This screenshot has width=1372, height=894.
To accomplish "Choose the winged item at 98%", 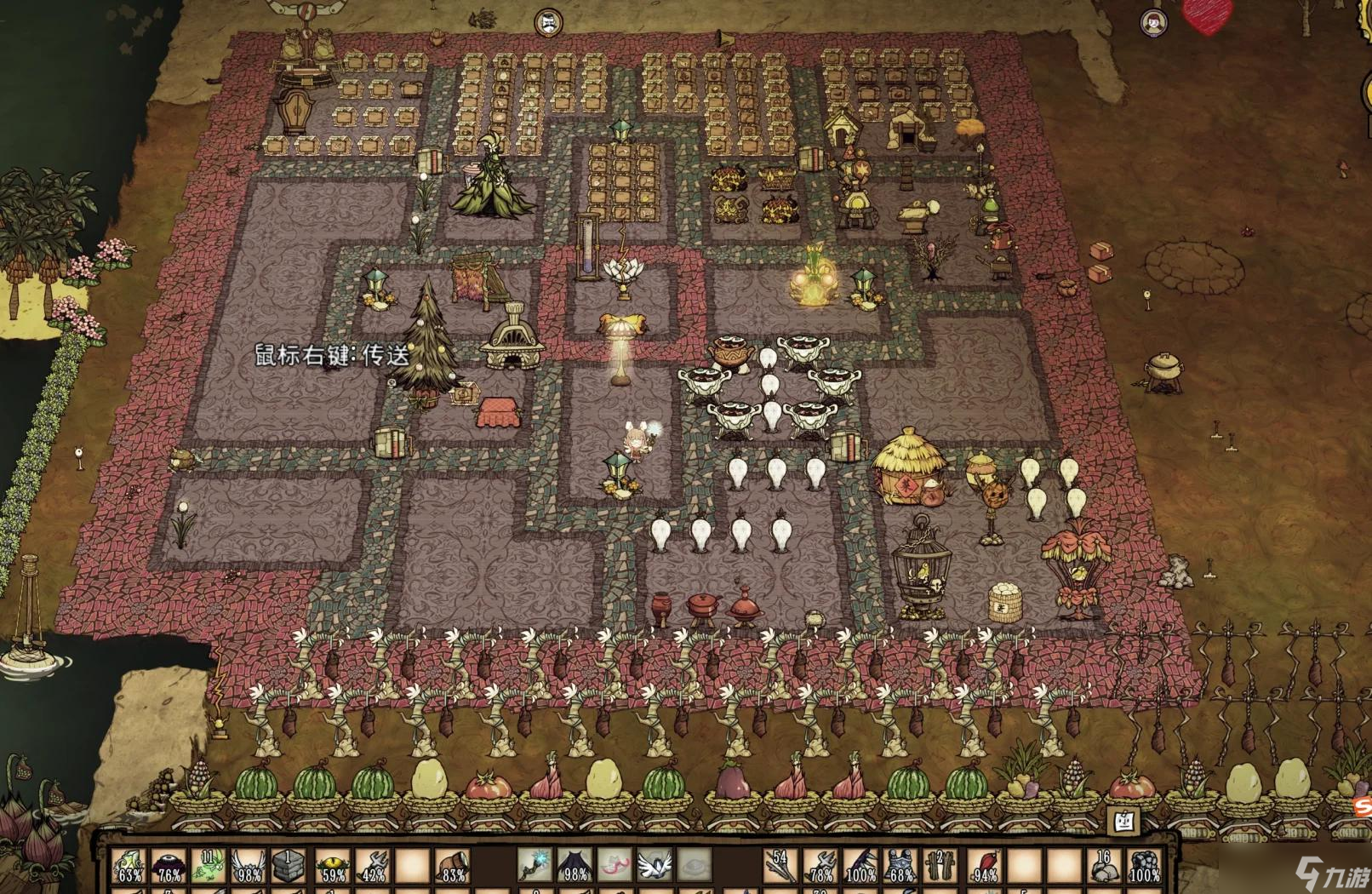I will click(x=249, y=866).
